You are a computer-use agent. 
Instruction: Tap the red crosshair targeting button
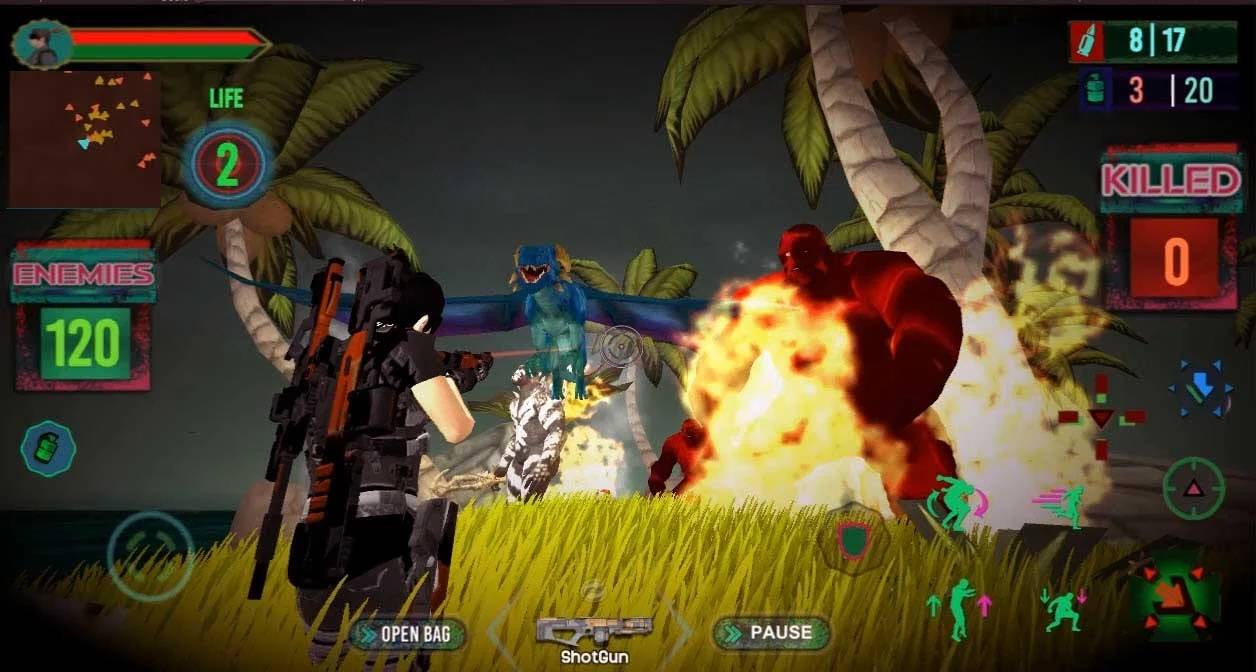(x=1101, y=417)
